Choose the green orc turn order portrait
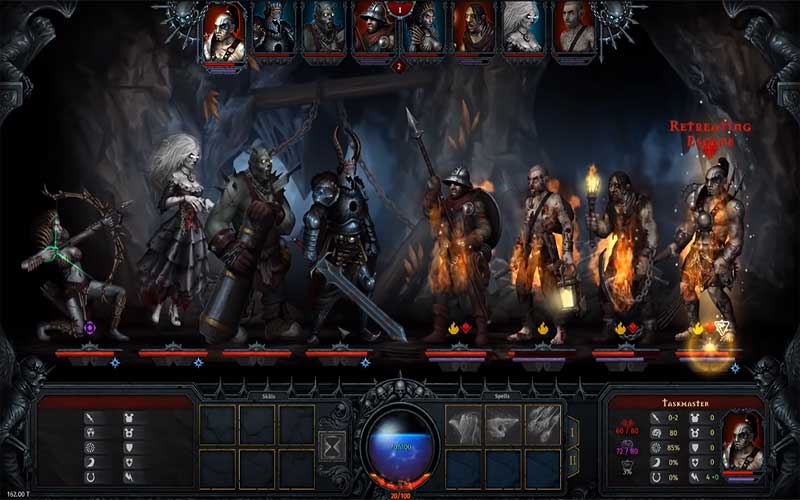 point(322,27)
